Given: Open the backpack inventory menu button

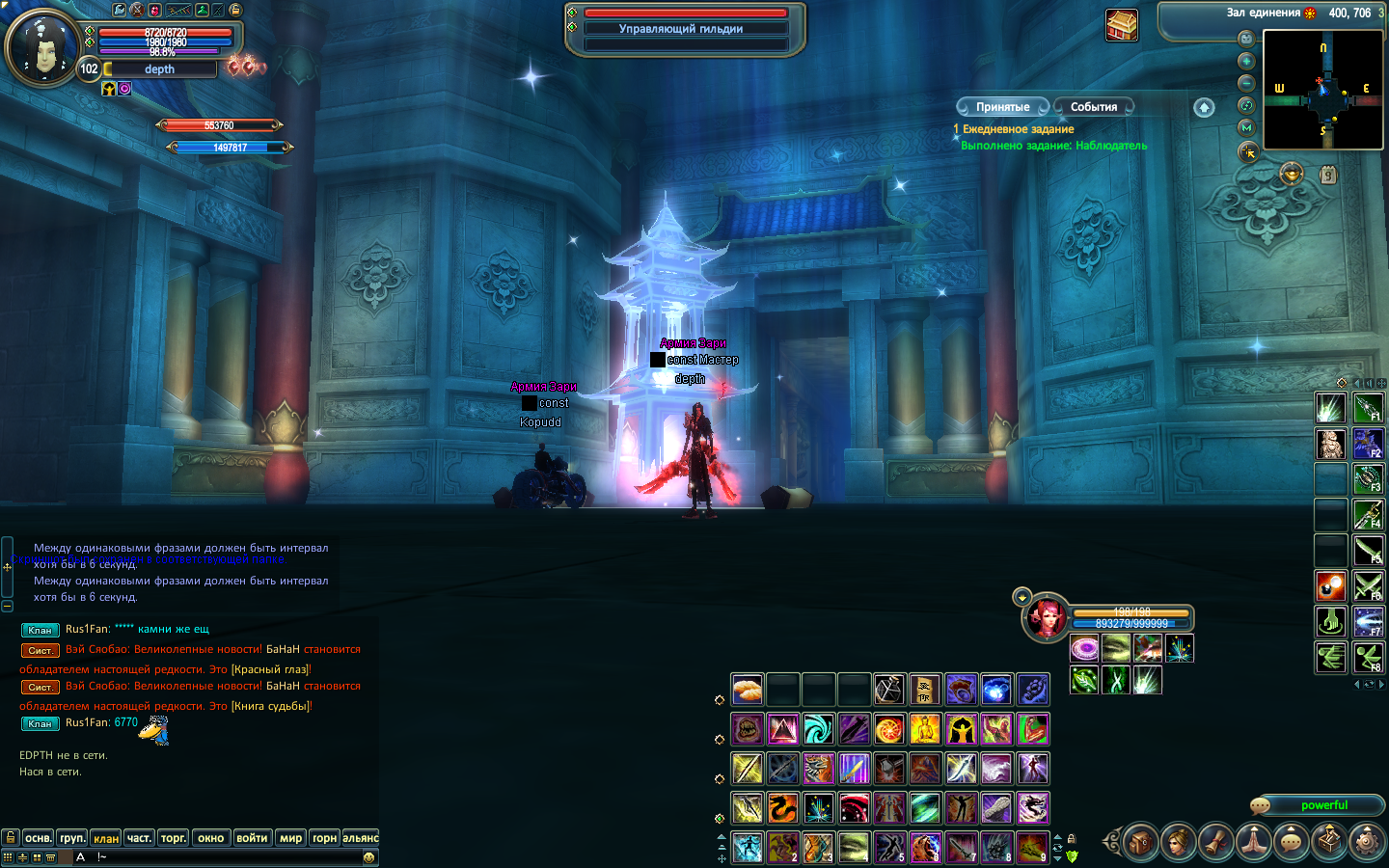Looking at the screenshot, I should [x=1140, y=842].
